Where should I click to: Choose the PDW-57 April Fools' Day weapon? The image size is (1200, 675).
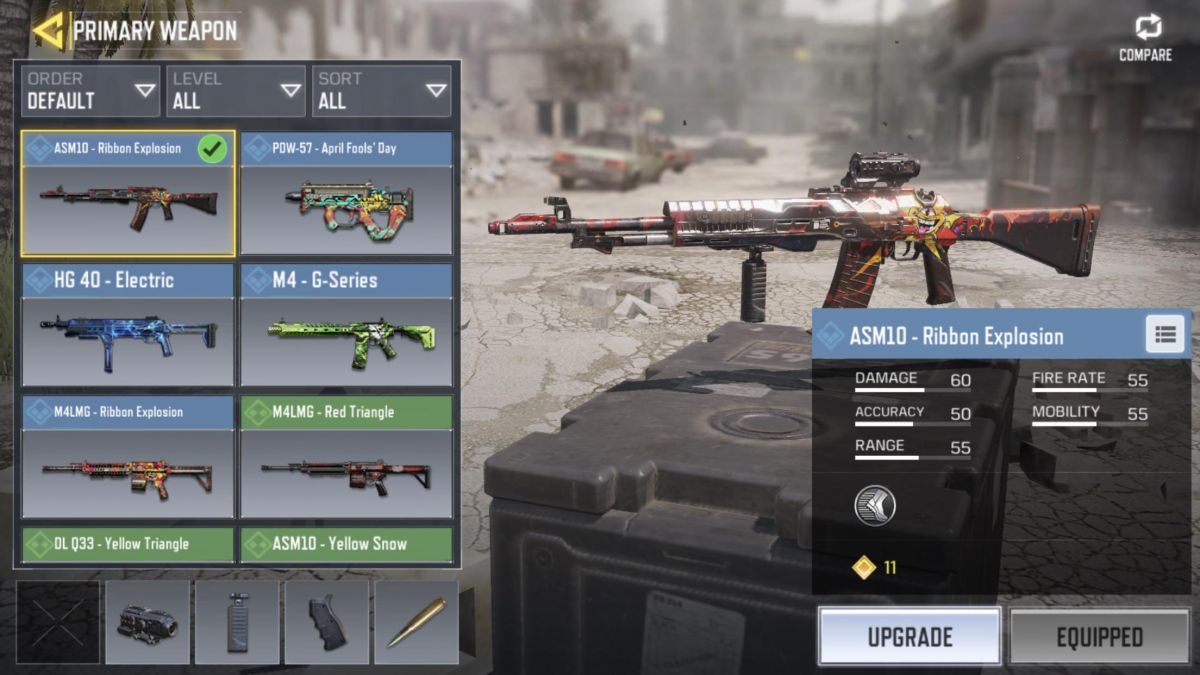[346, 193]
